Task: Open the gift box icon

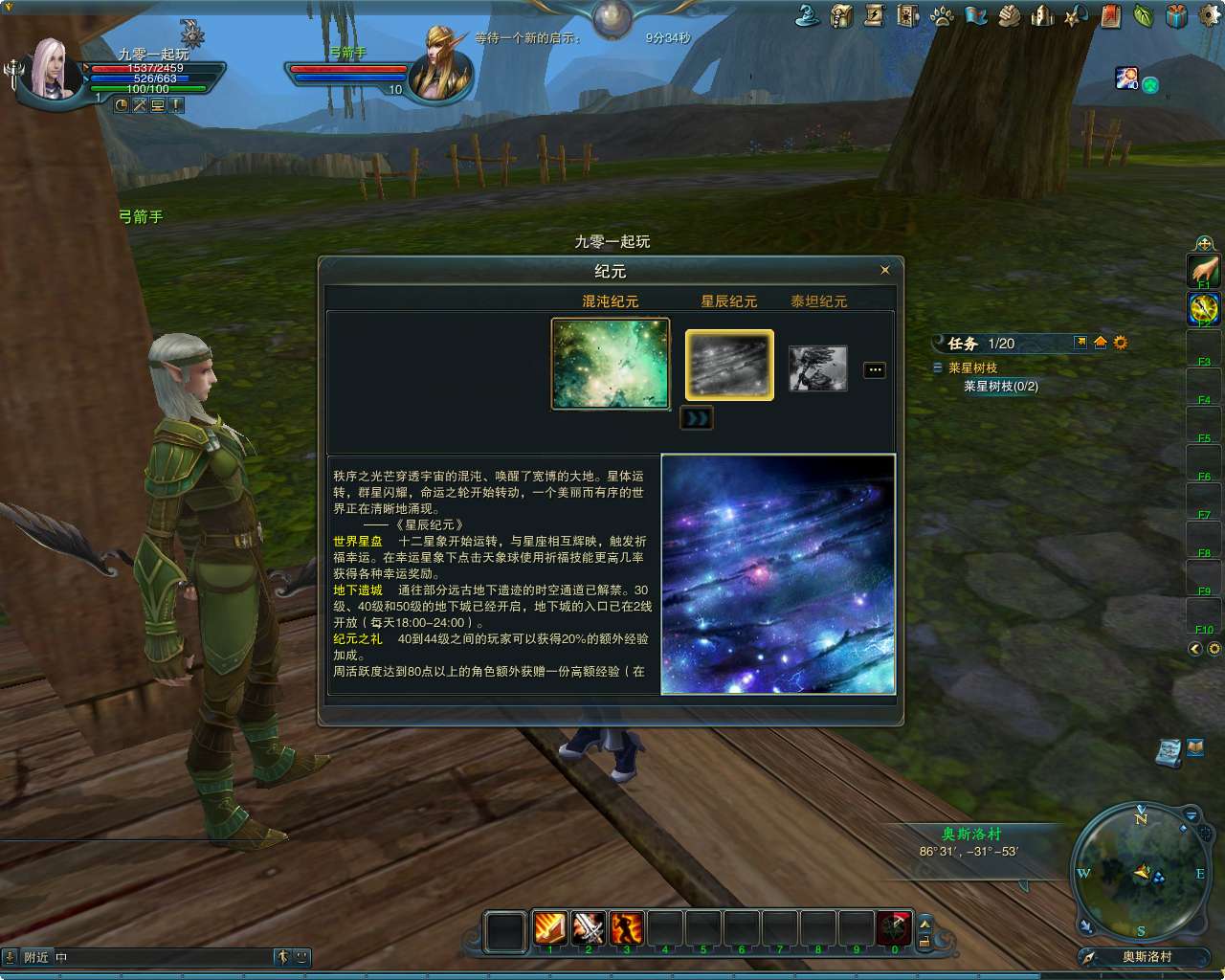Action: (1173, 16)
